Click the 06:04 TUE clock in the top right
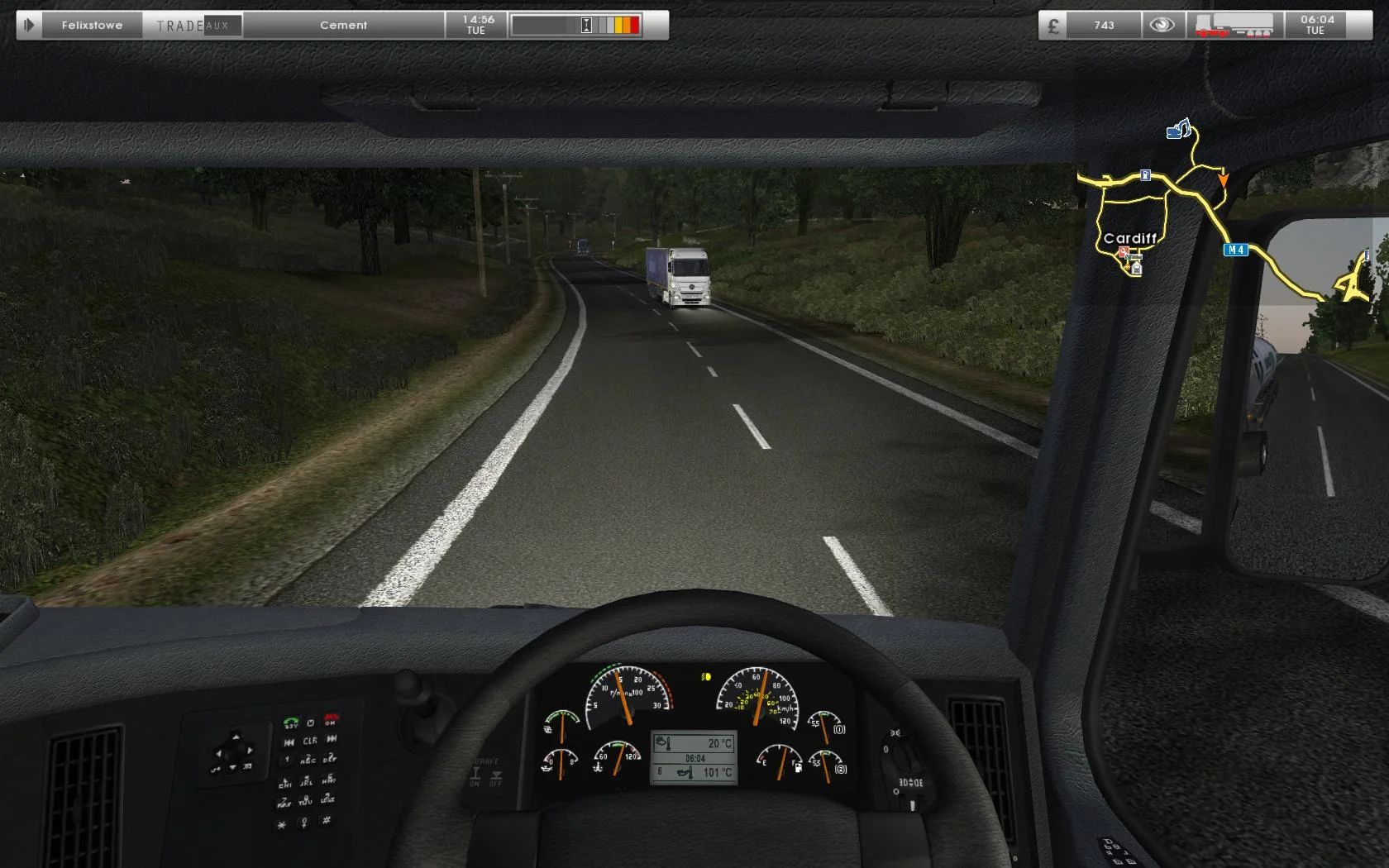The height and width of the screenshot is (868, 1389). tap(1315, 26)
